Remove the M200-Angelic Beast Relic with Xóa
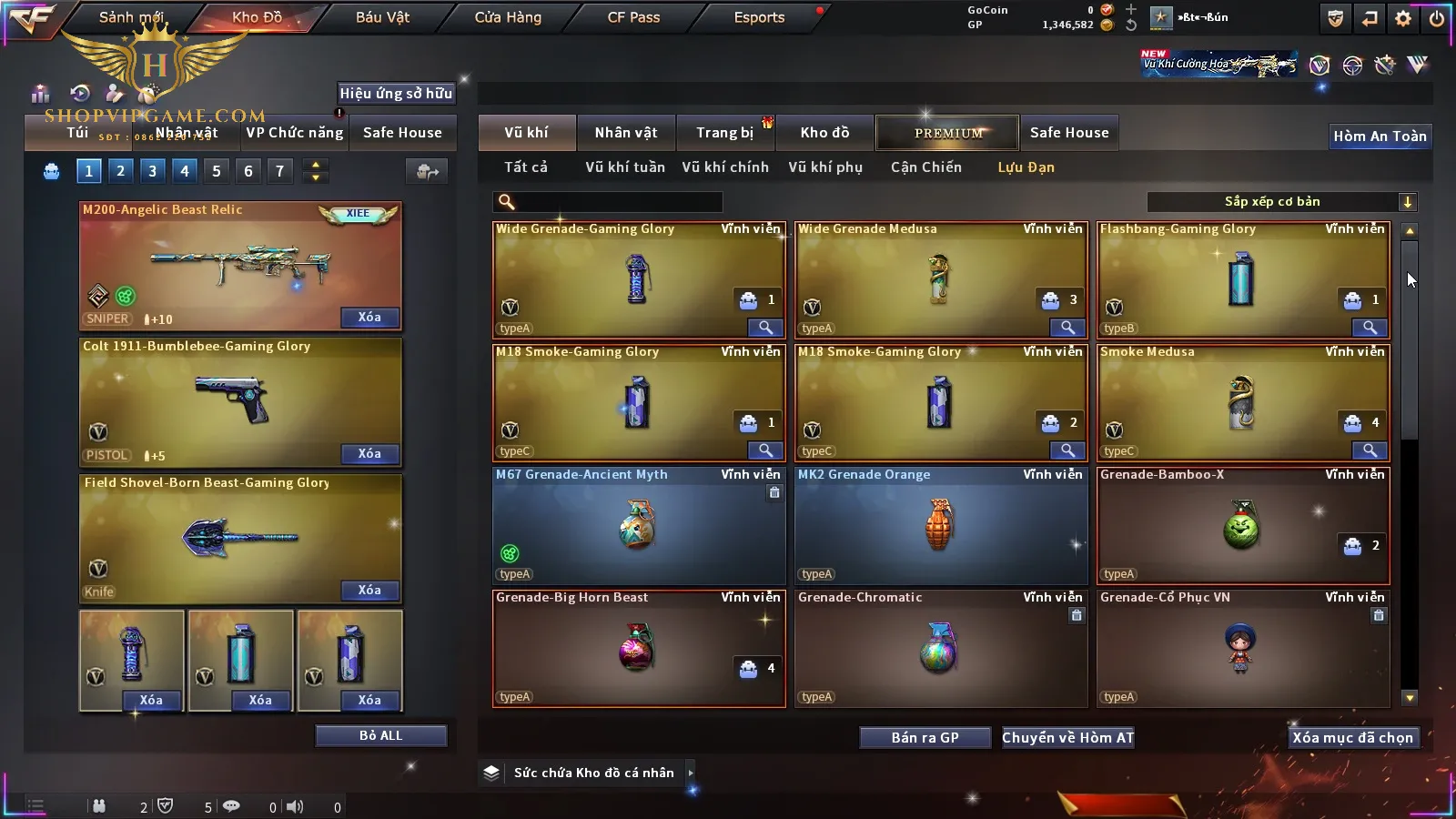This screenshot has height=819, width=1456. pyautogui.click(x=369, y=318)
